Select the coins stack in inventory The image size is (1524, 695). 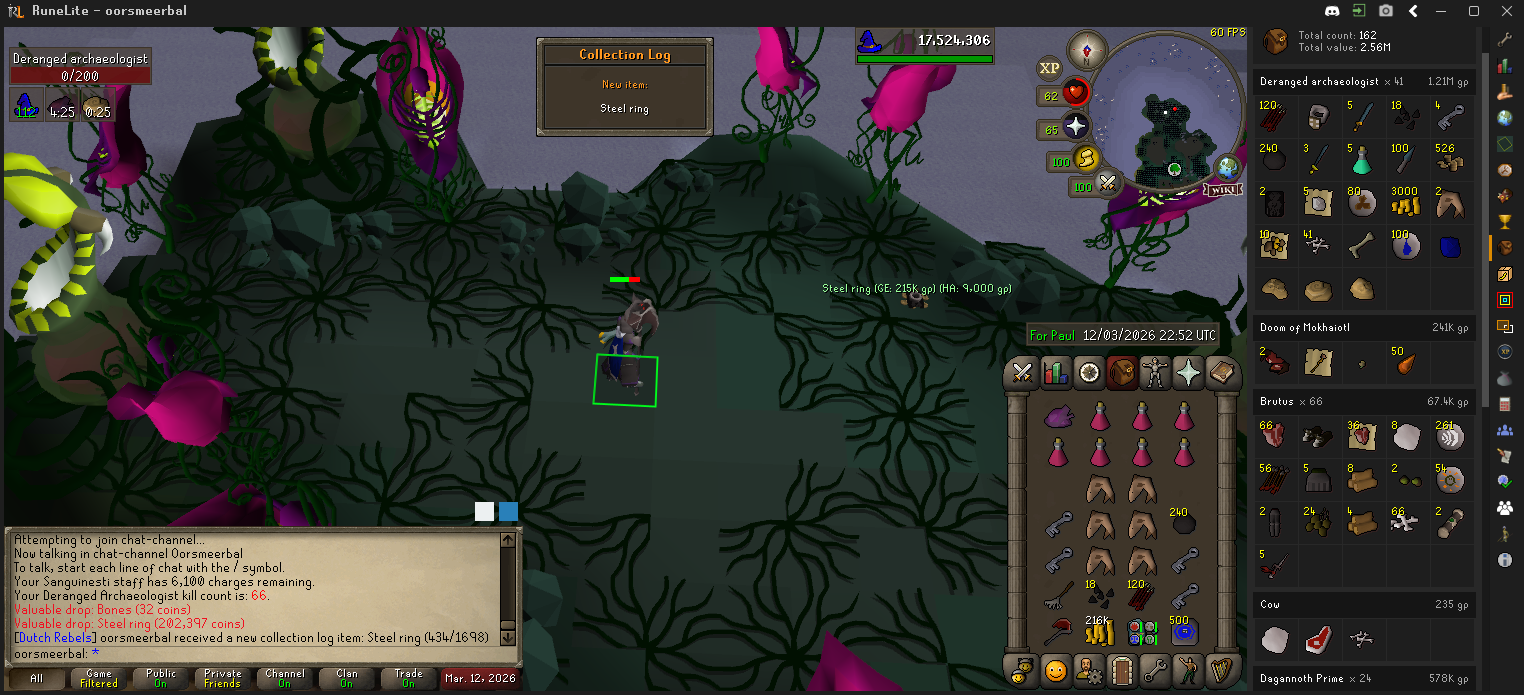point(1099,630)
